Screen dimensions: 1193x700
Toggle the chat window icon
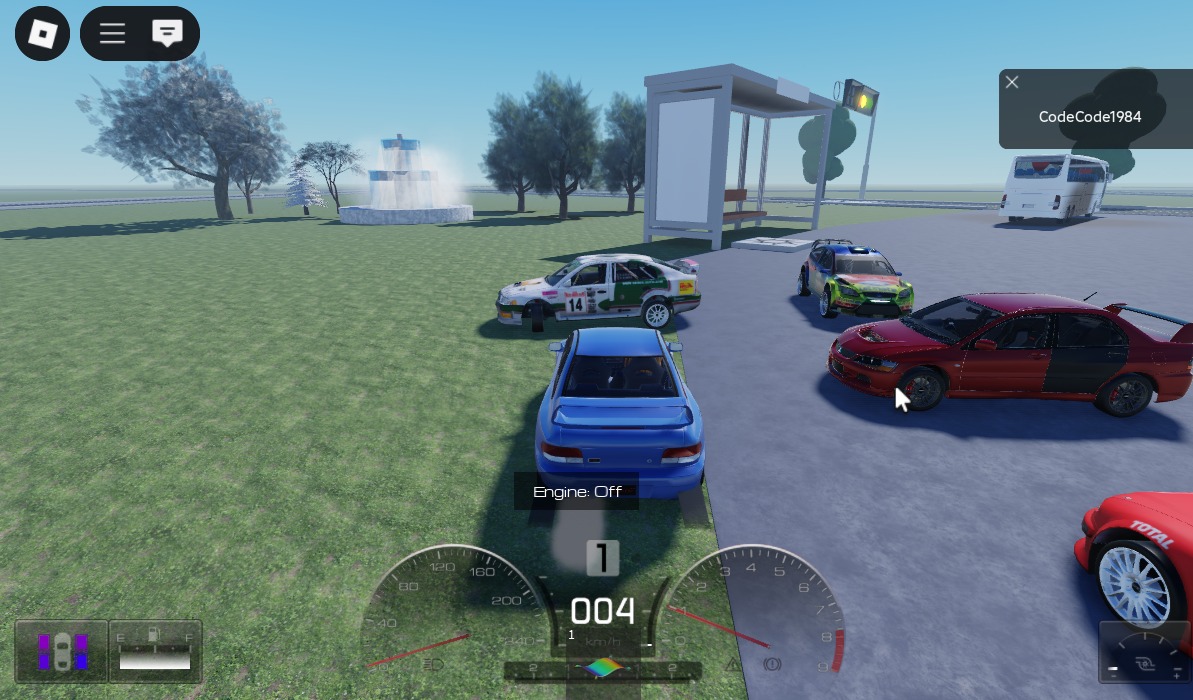[x=167, y=34]
